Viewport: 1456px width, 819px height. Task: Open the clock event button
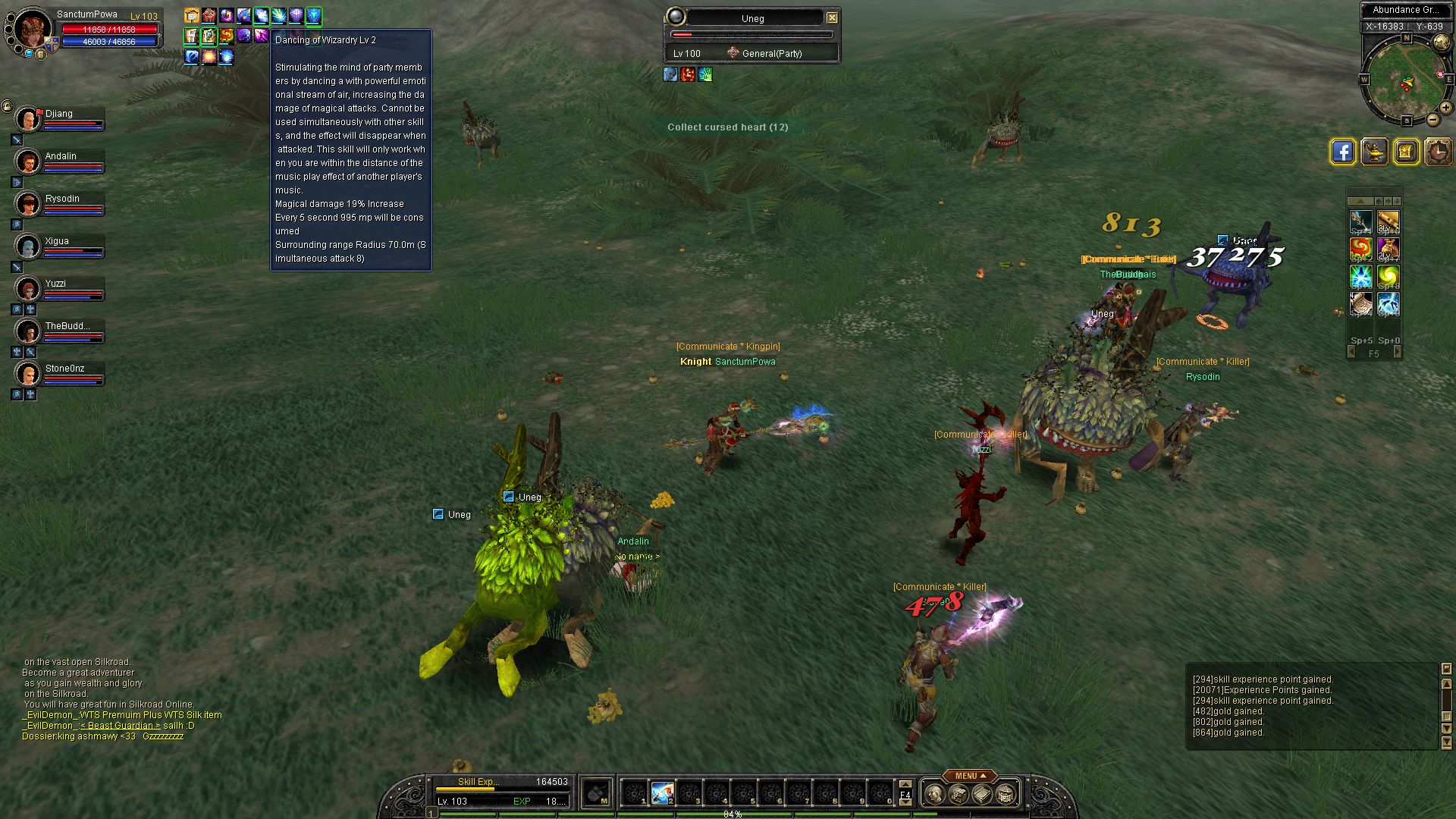point(1437,152)
